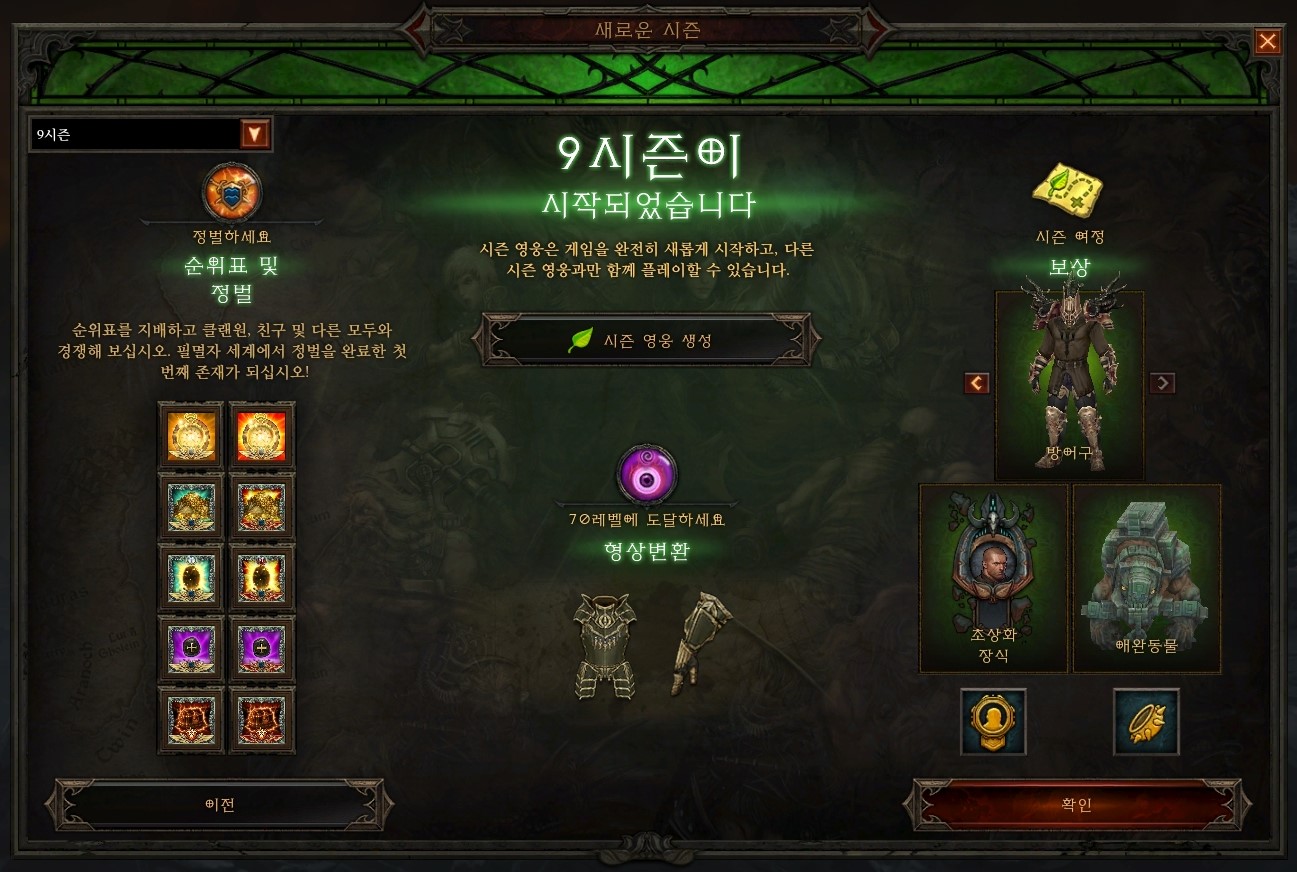The height and width of the screenshot is (872, 1297).
Task: Select the yellow hardcore gold-pile conquest icon
Action: click(261, 506)
